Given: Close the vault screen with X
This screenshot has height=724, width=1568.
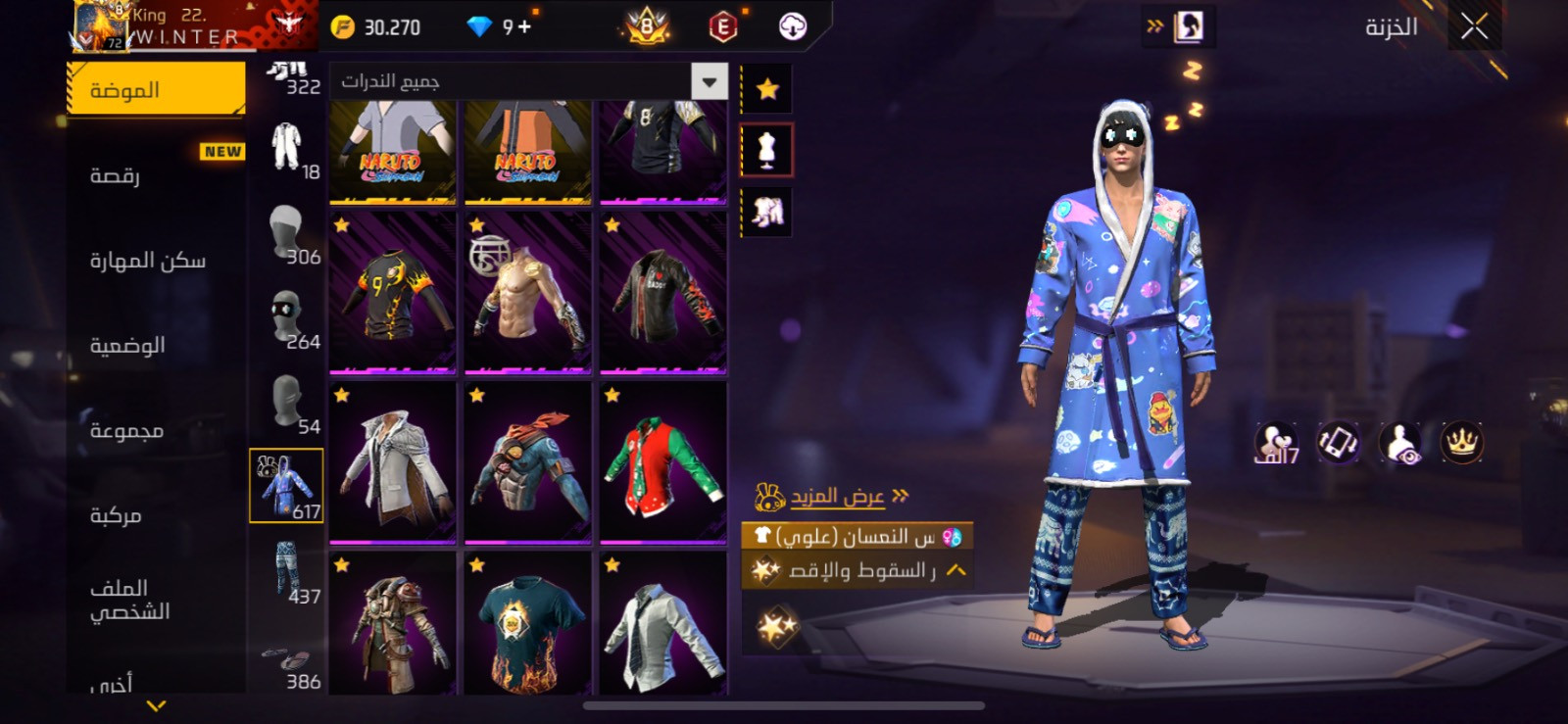Looking at the screenshot, I should [x=1474, y=26].
